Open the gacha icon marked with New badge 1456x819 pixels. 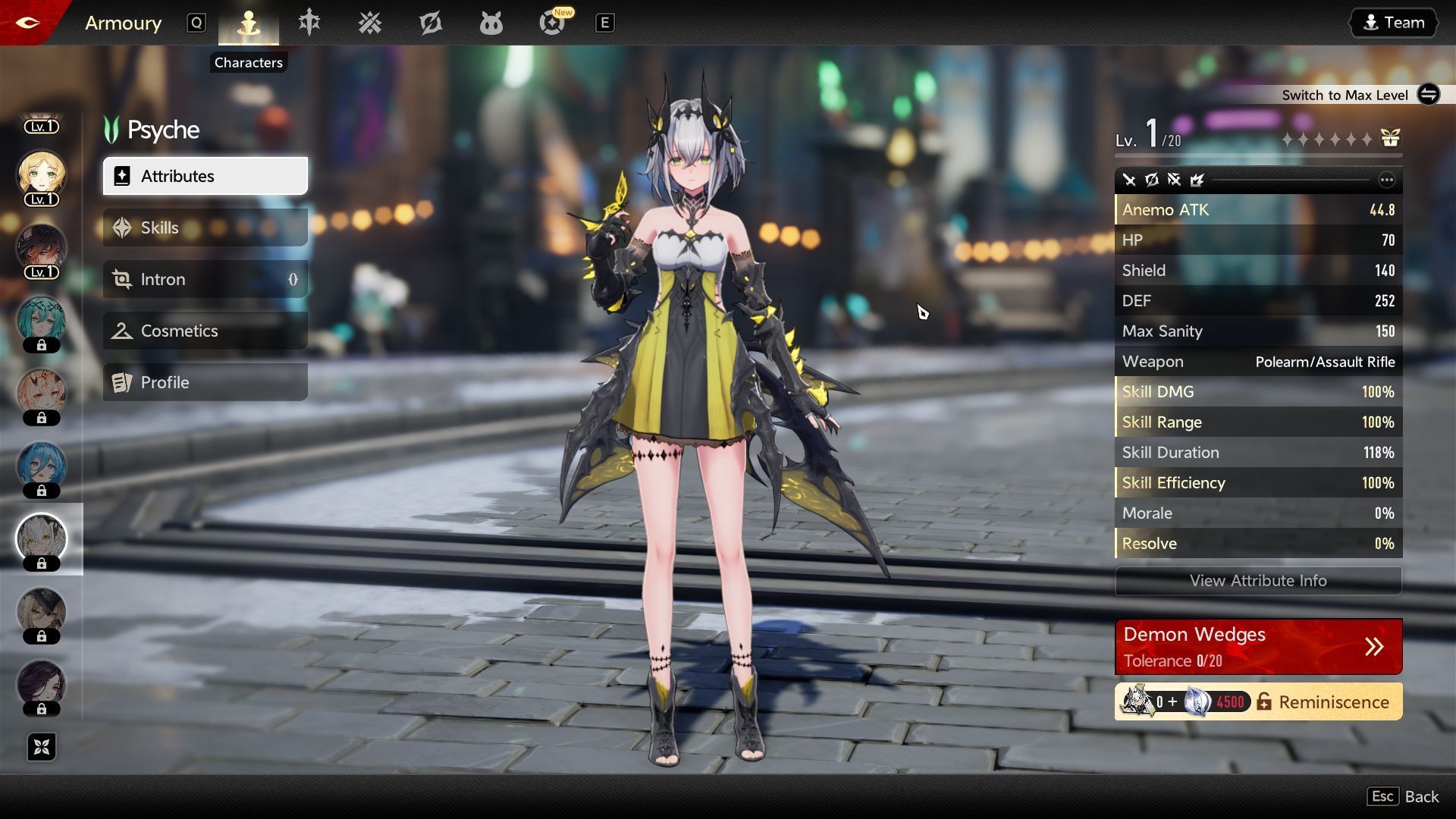tap(553, 24)
